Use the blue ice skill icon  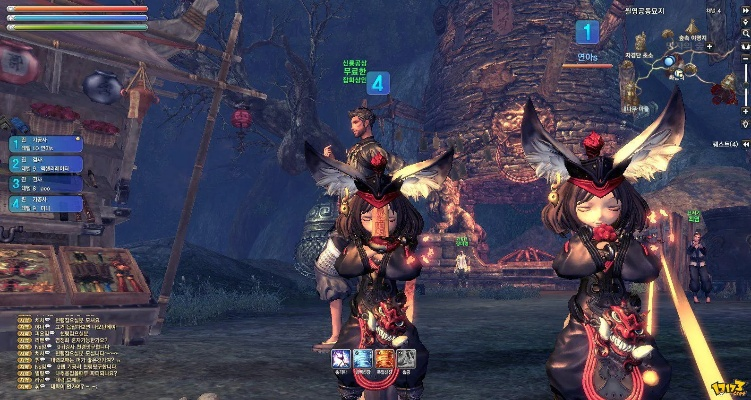pos(363,358)
